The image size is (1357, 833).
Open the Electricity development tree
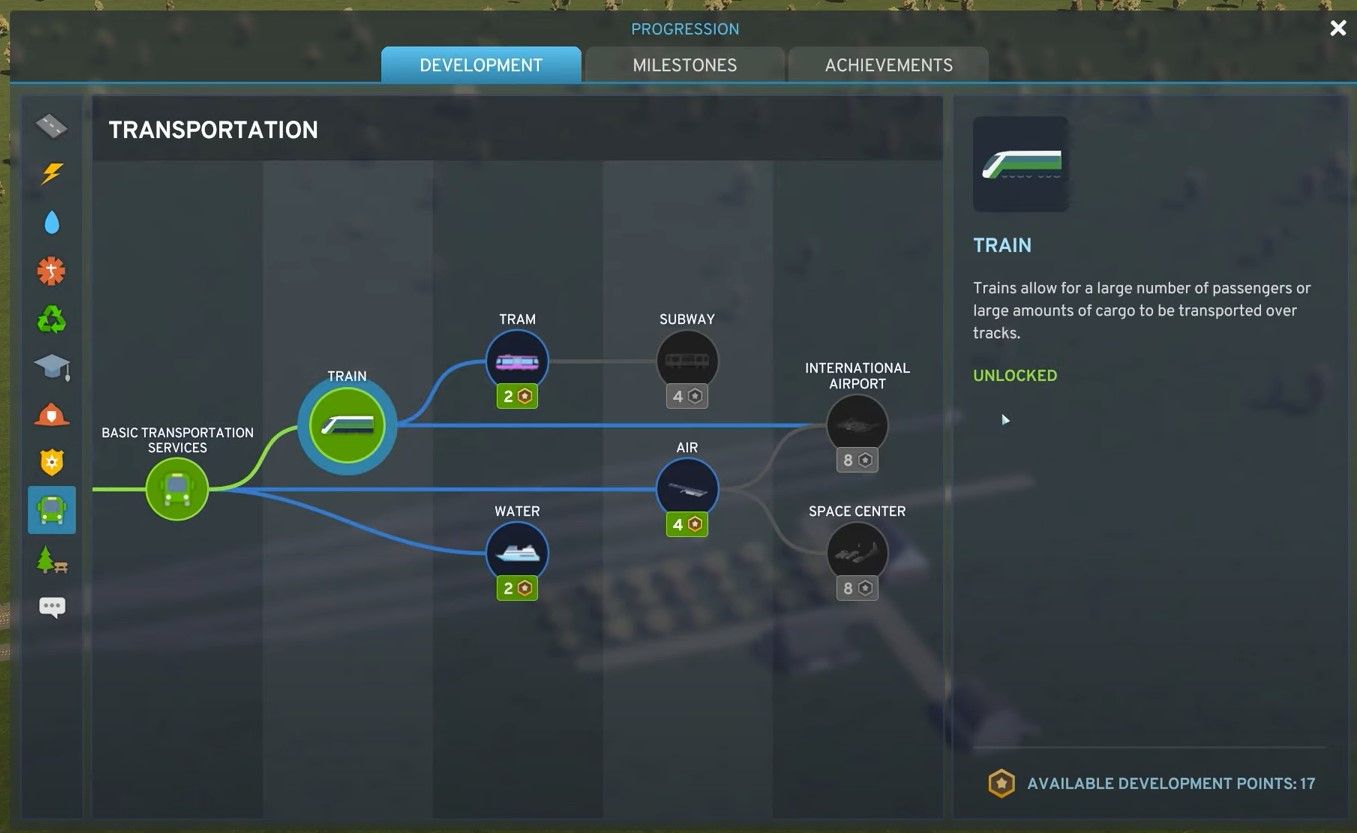51,174
